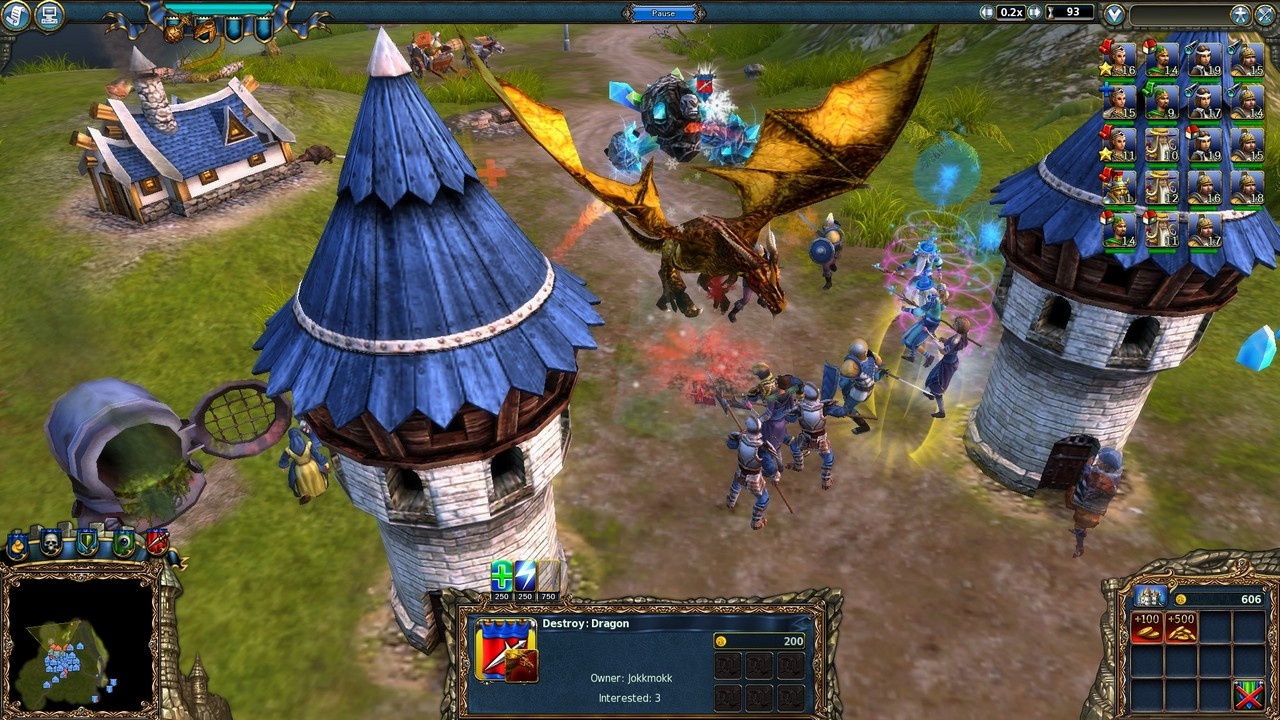Increase game speed above 0.2x
Screen dimensions: 1280x720
1034,12
